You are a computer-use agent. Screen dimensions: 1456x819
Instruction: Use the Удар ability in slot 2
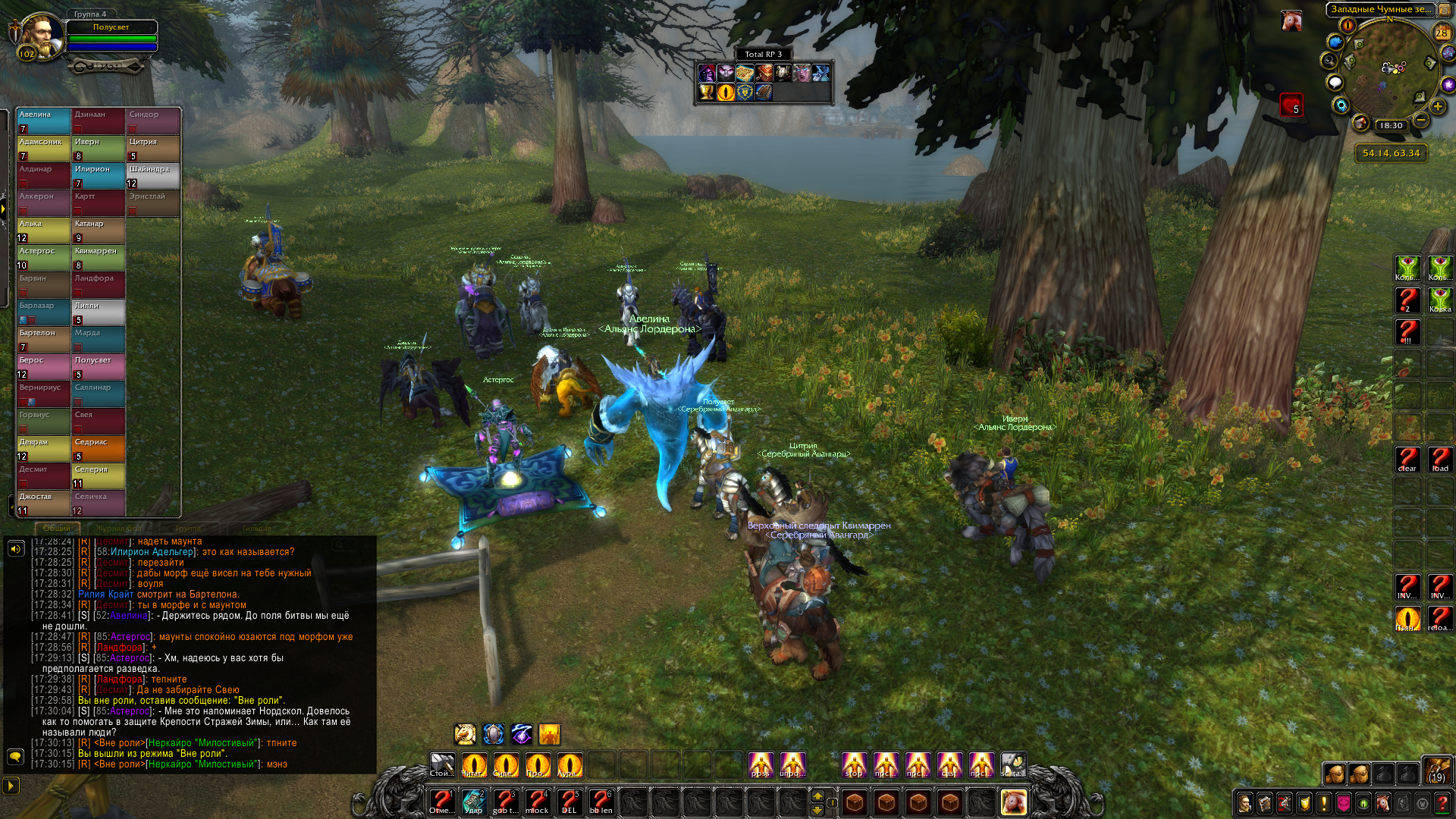click(x=473, y=801)
